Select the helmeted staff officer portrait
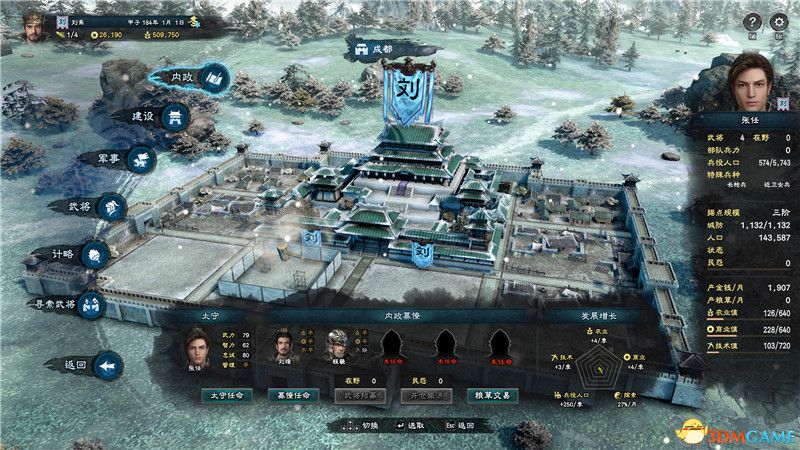This screenshot has width=800, height=450. coord(340,346)
